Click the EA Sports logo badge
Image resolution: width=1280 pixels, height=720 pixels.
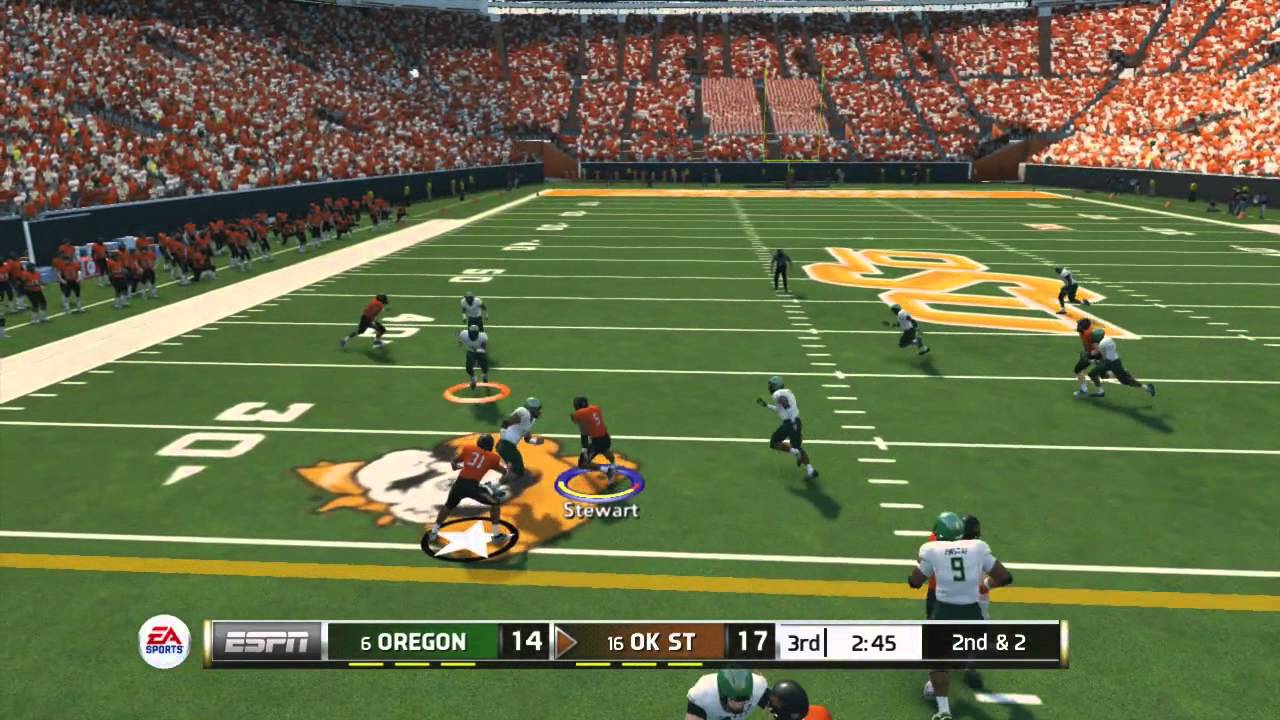pos(165,642)
